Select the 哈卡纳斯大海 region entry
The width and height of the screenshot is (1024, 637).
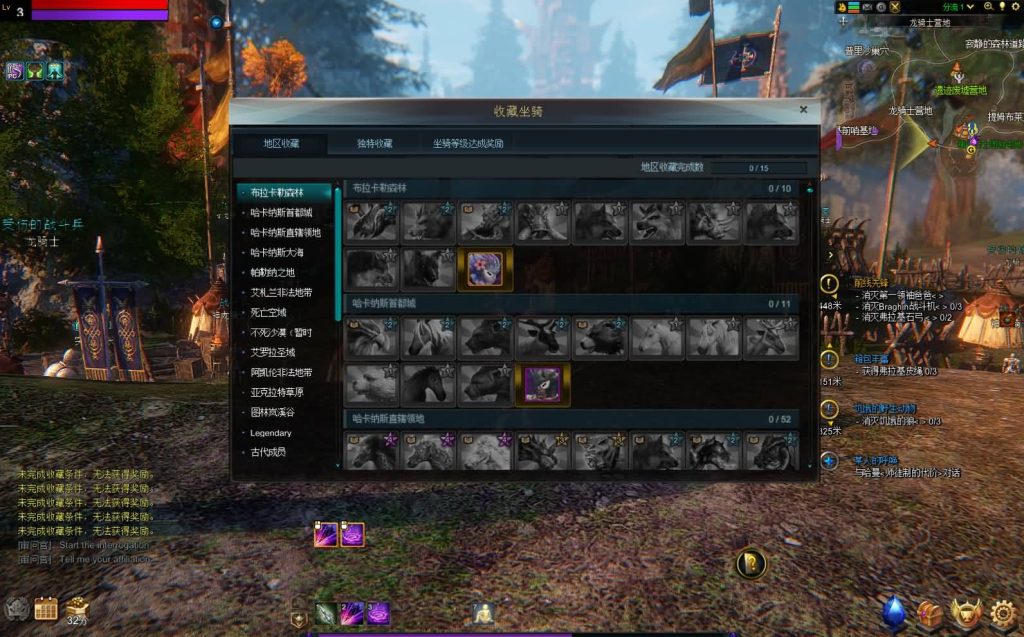tap(280, 252)
